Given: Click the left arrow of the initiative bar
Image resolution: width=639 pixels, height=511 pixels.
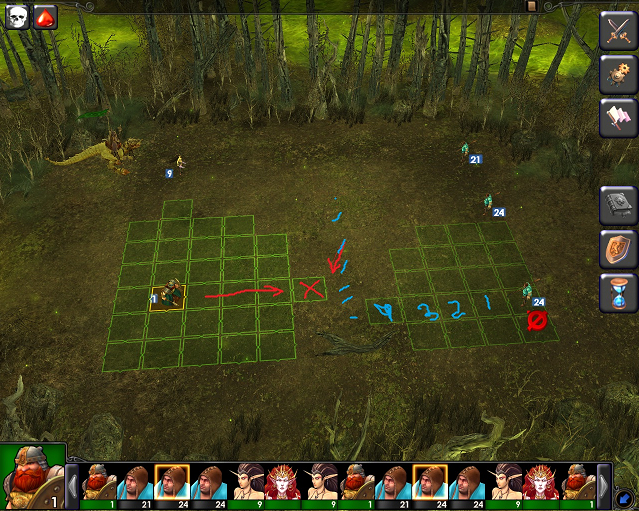Looking at the screenshot, I should (72, 485).
